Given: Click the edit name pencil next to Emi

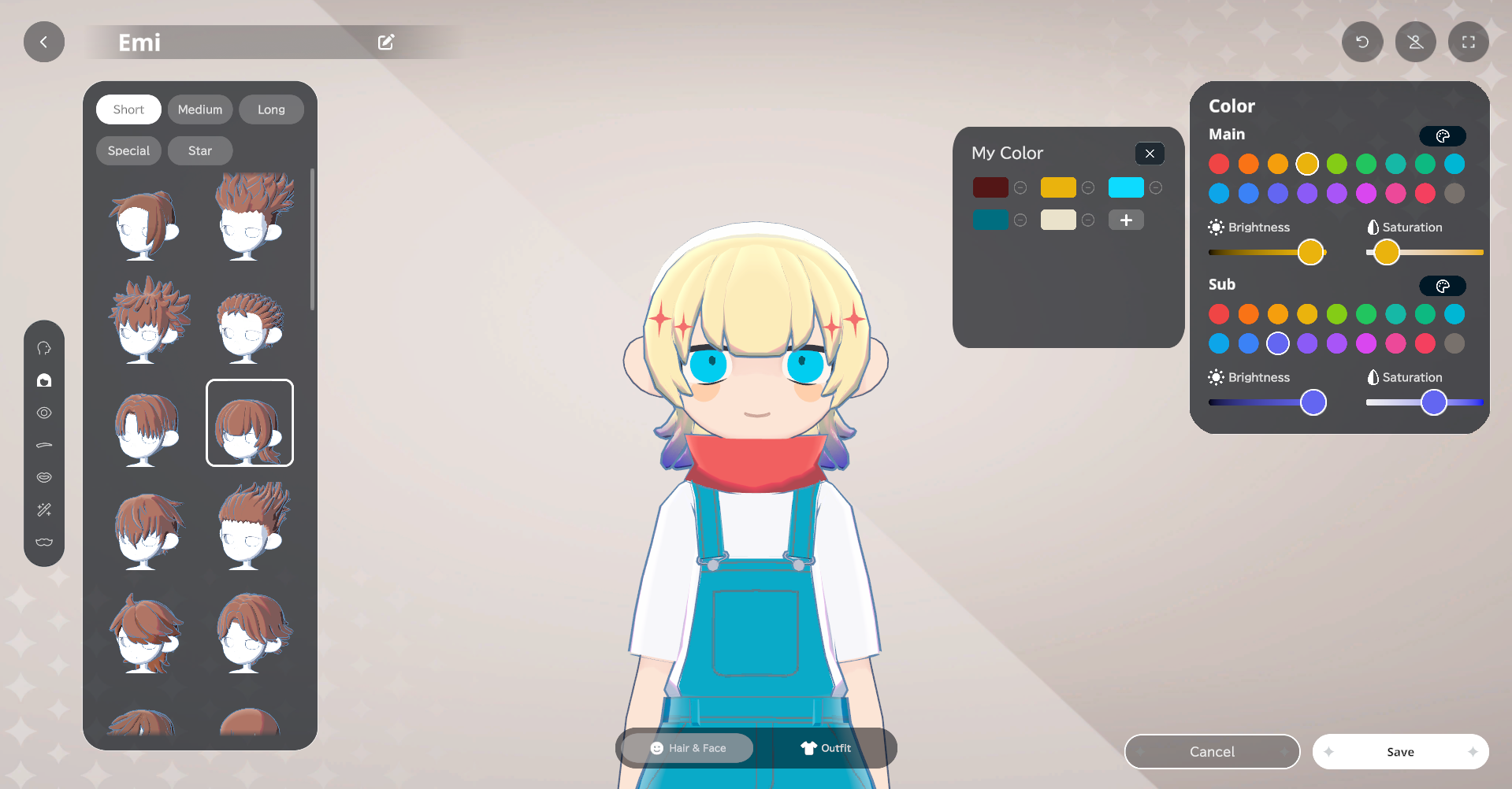Looking at the screenshot, I should (x=385, y=42).
